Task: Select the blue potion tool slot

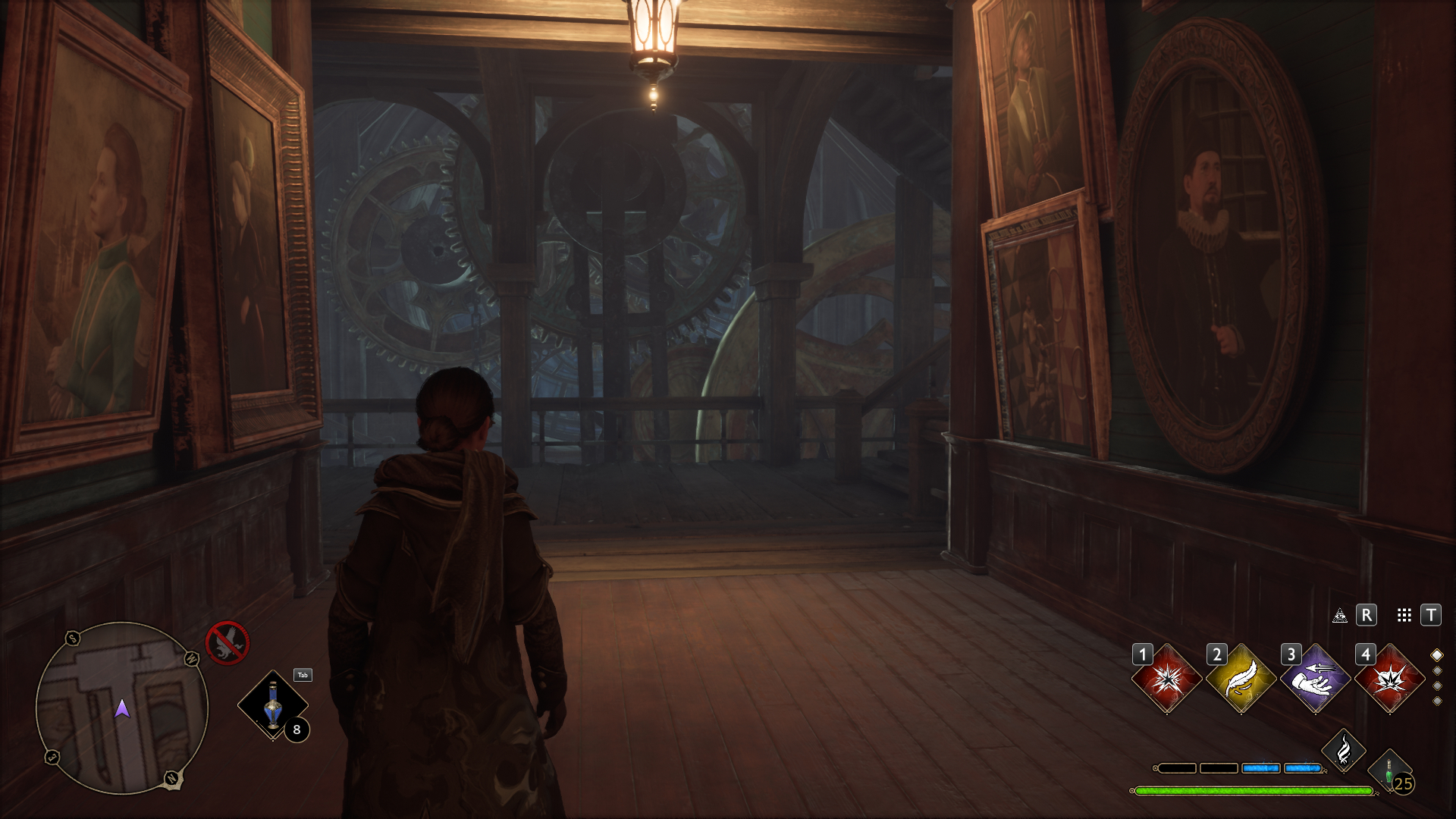Action: pos(273,705)
